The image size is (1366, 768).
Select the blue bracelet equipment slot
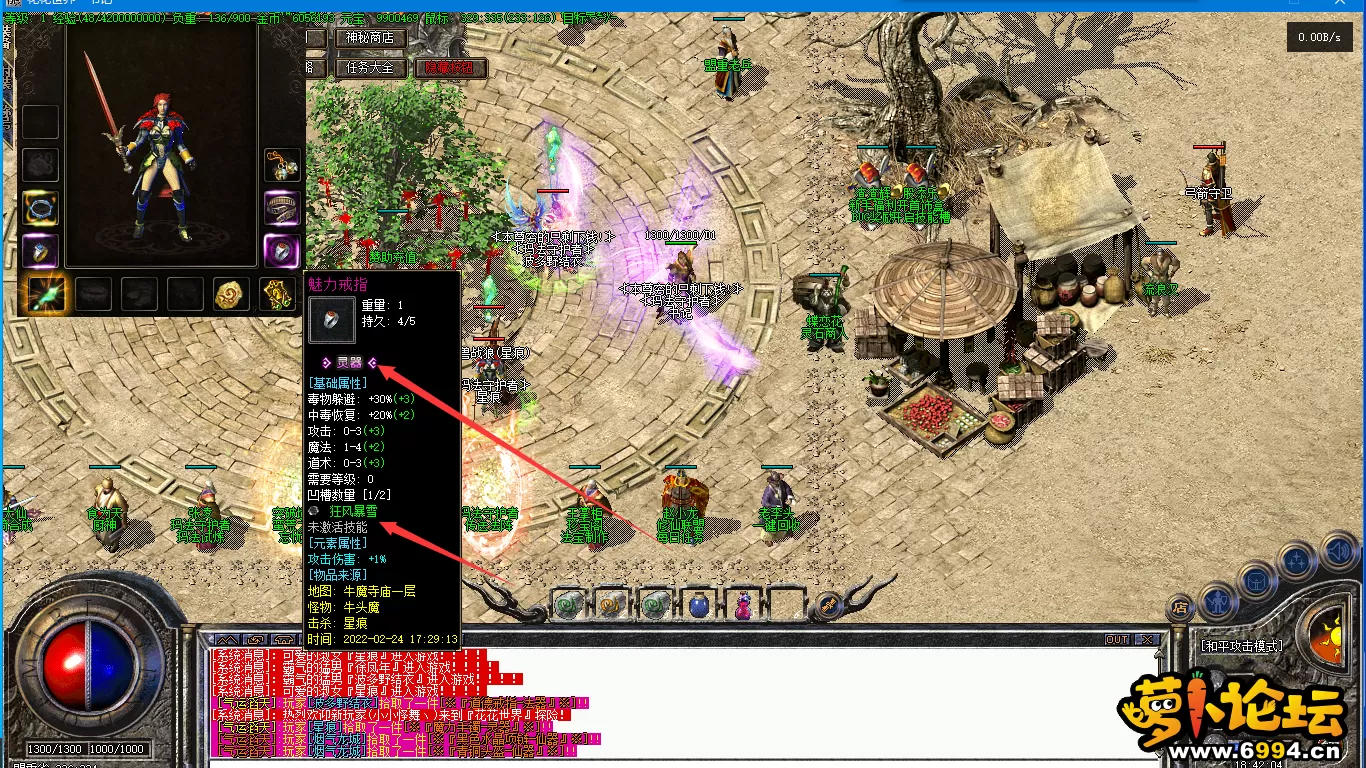[x=41, y=208]
